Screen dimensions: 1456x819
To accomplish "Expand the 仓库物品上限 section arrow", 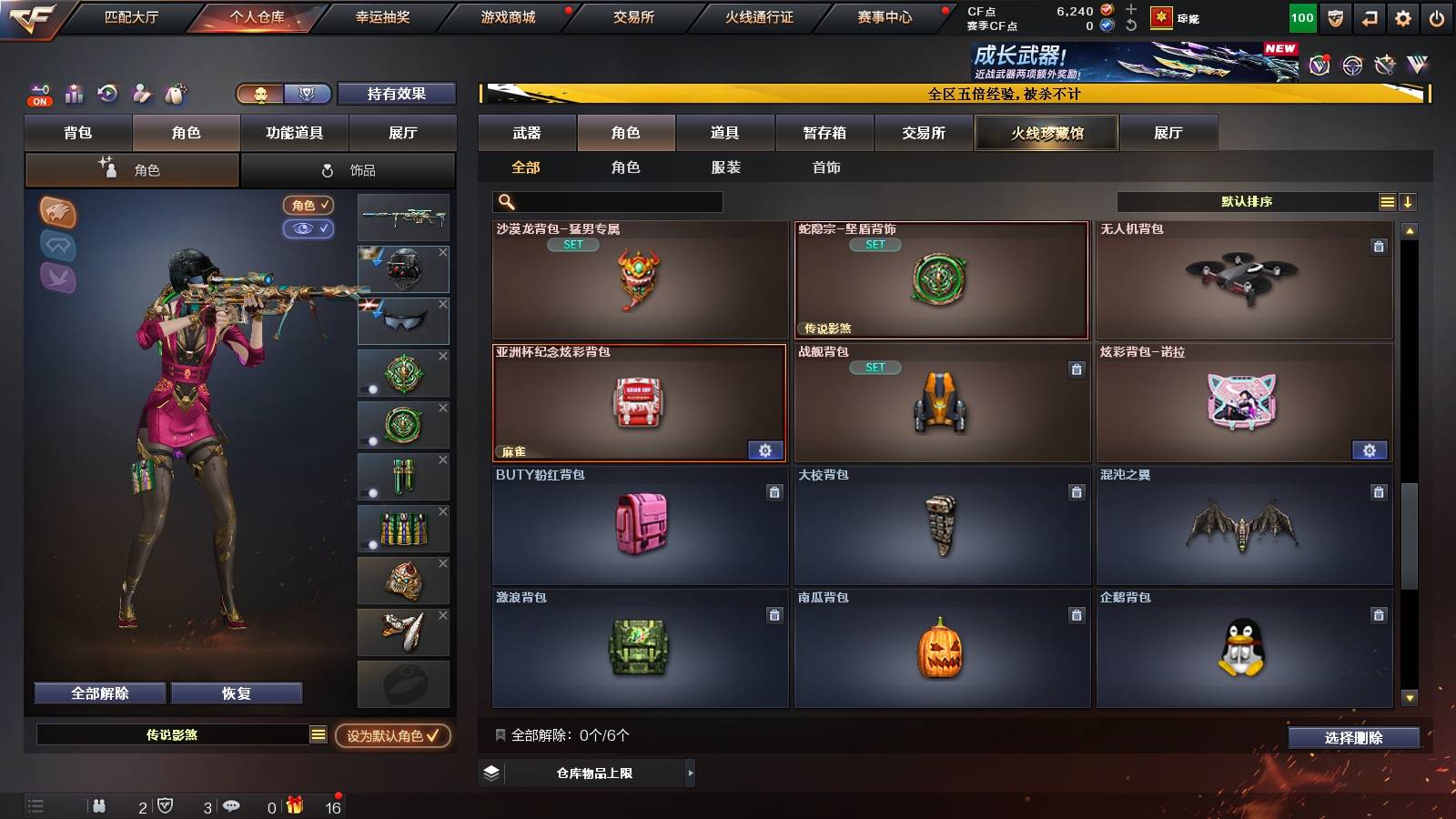I will pos(692,774).
